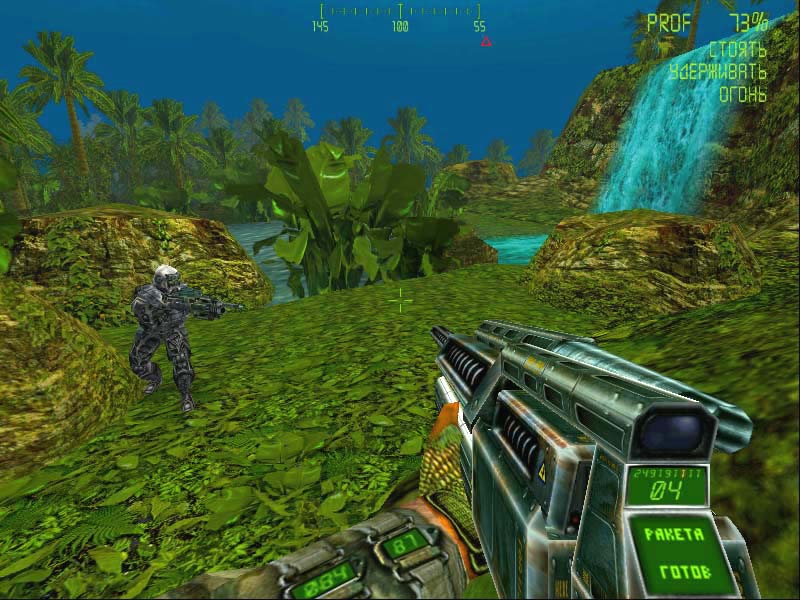Activate the ОГОНЬ squad order
The height and width of the screenshot is (600, 800).
743,95
